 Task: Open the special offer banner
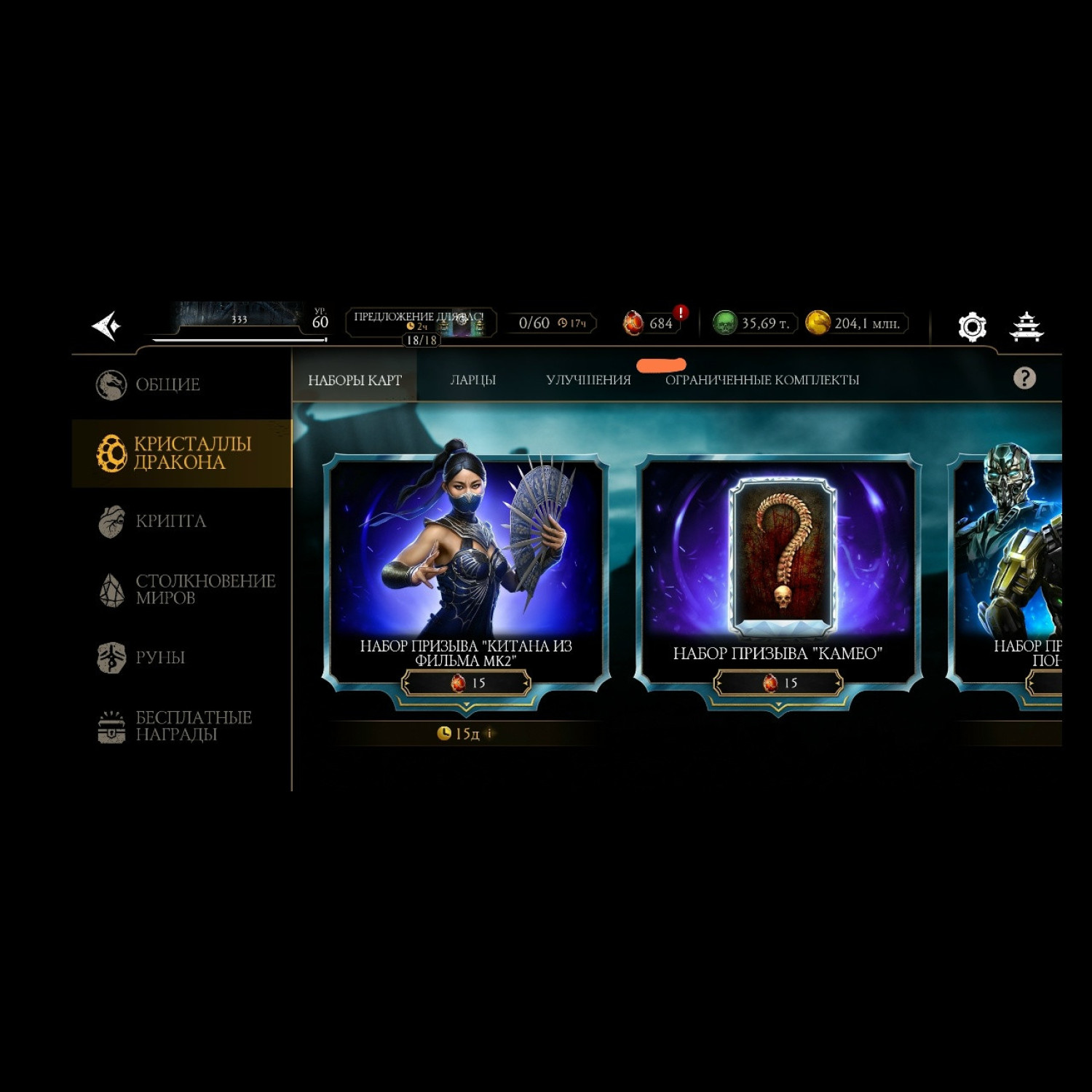click(421, 323)
